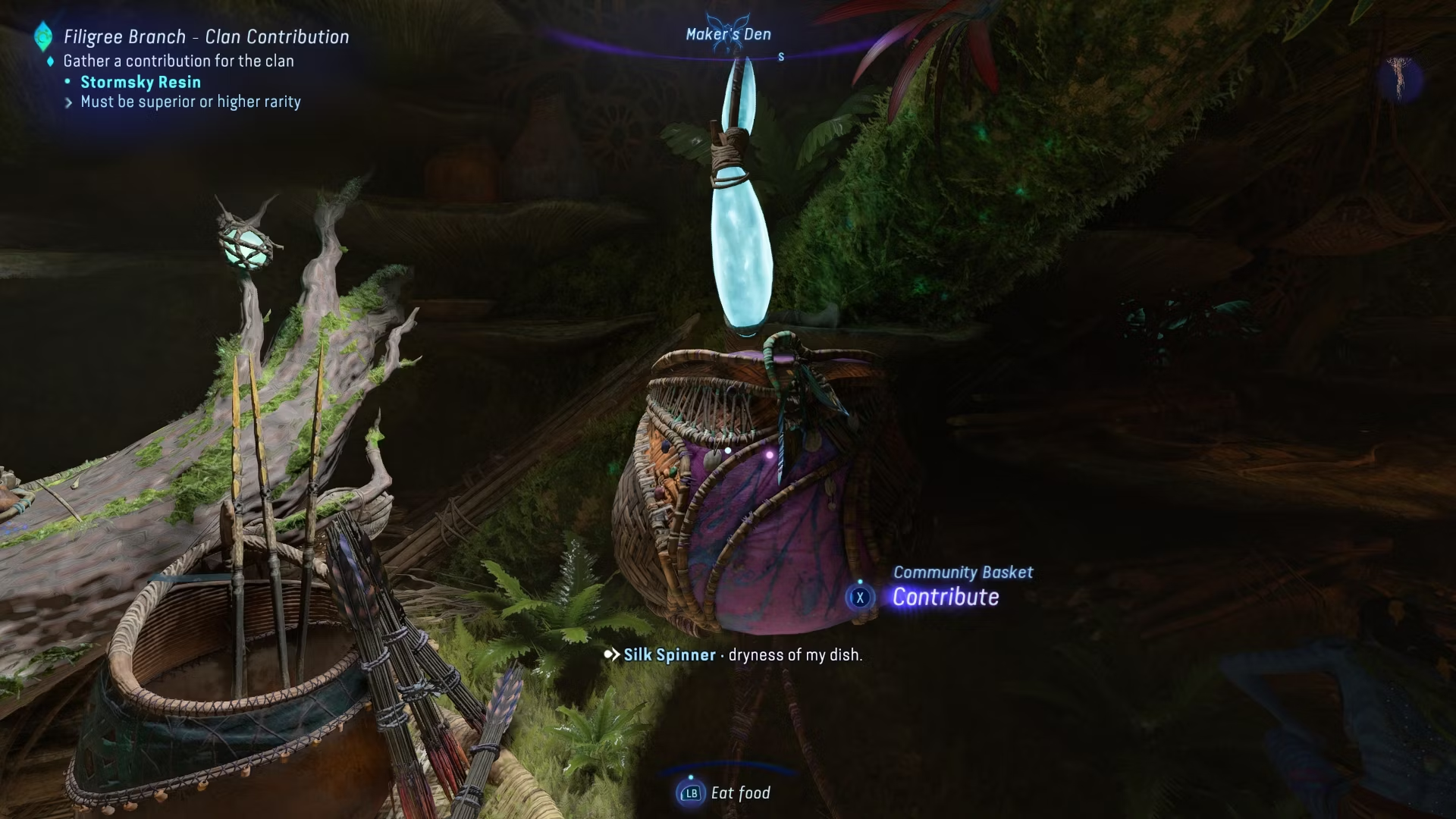The image size is (1456, 819).
Task: Select the Stormsky Resin objective
Action: coord(140,82)
